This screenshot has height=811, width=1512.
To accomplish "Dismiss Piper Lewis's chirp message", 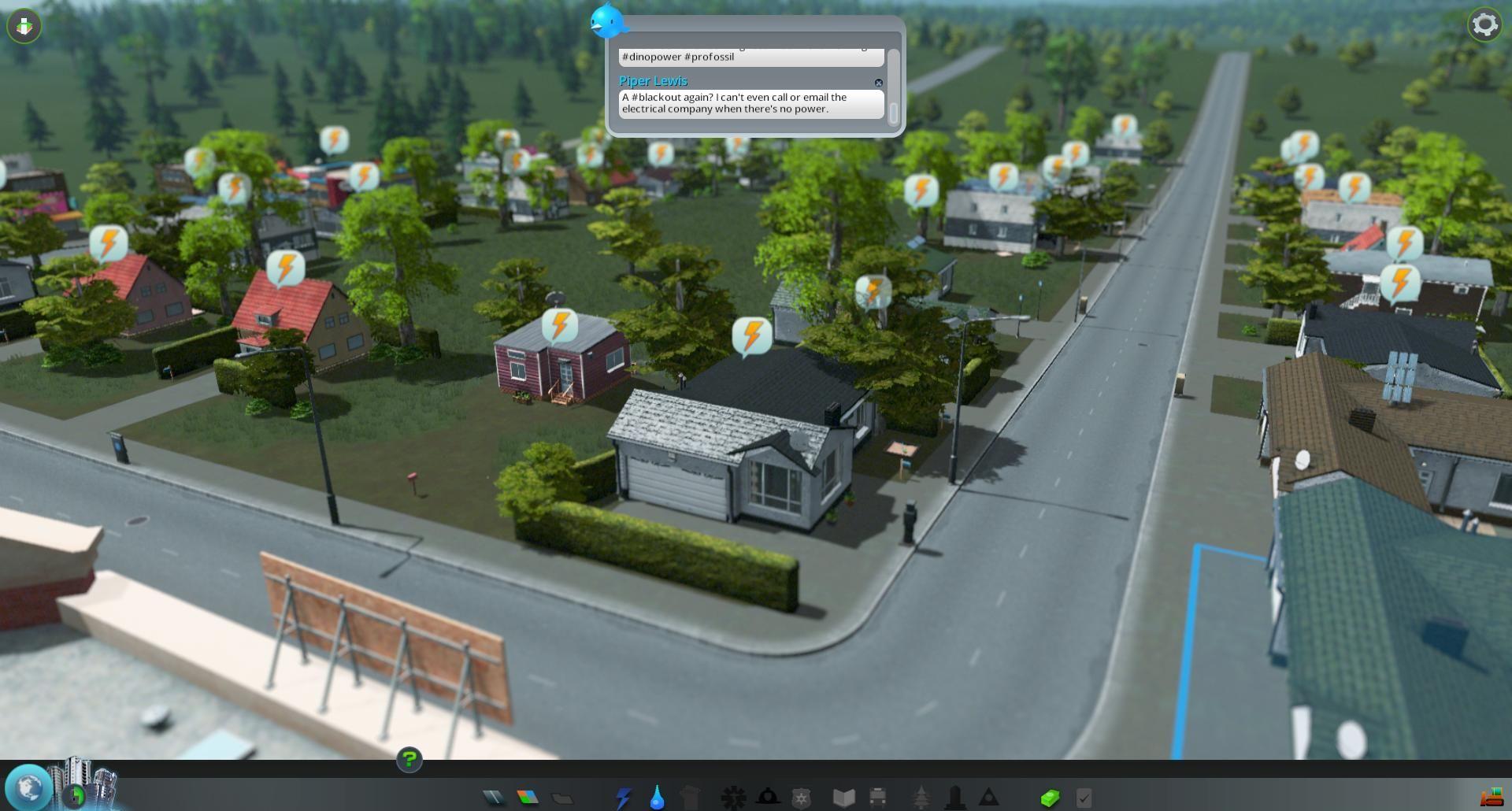I will click(879, 83).
